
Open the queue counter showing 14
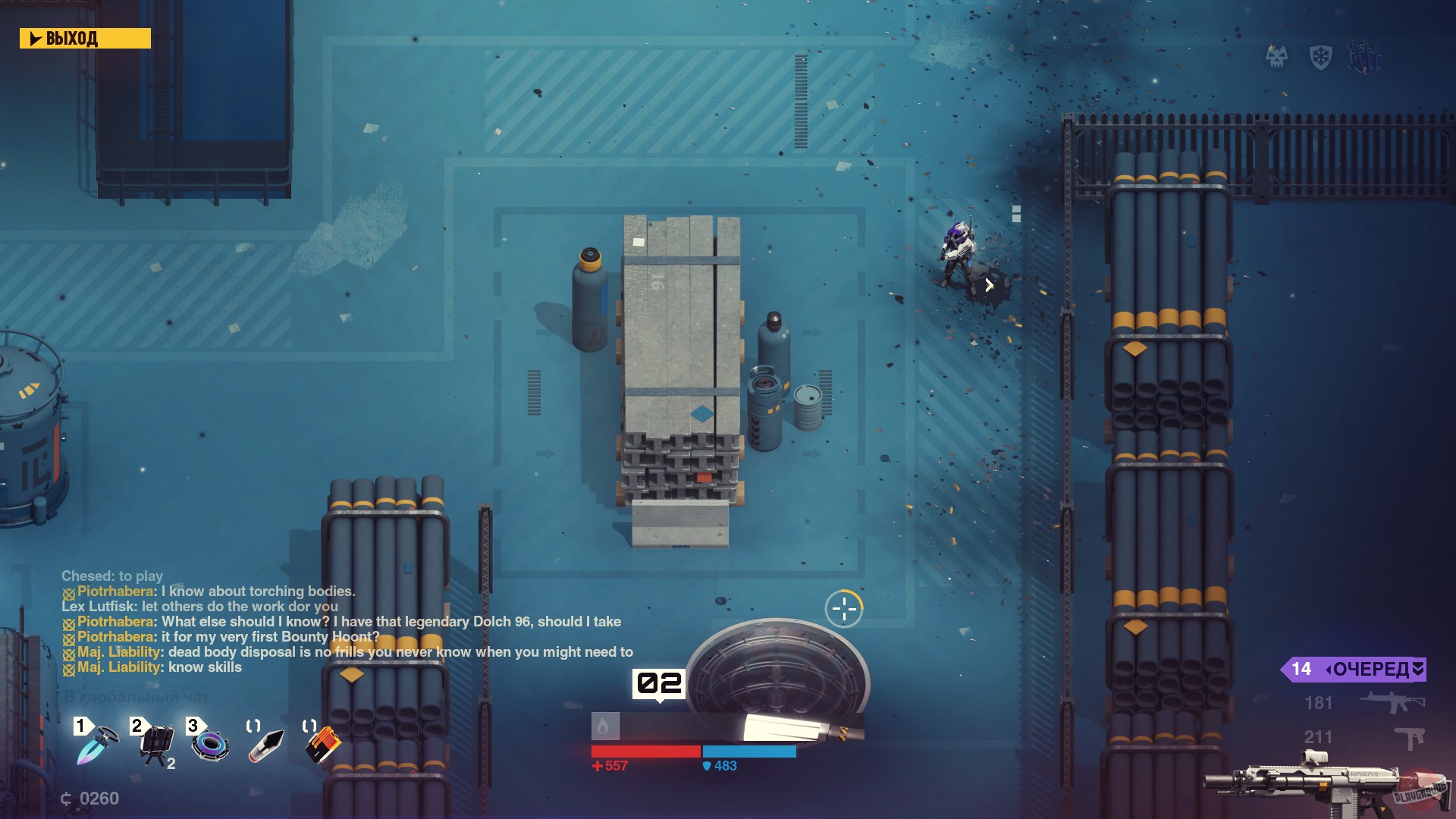[x=1301, y=669]
